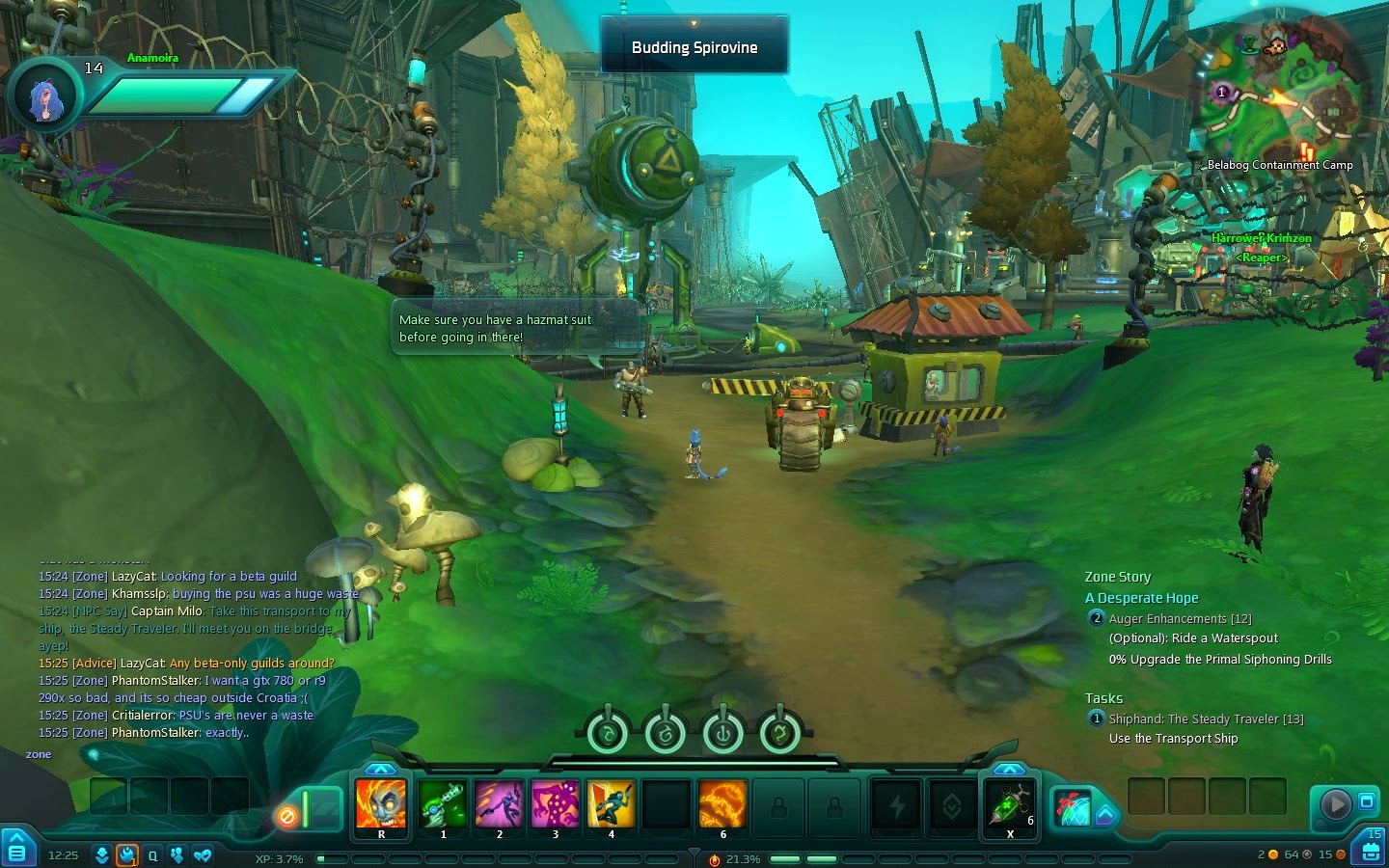Screen dimensions: 1389x868
Task: Open the heart-shaped social icon in menu bar
Action: [202, 855]
